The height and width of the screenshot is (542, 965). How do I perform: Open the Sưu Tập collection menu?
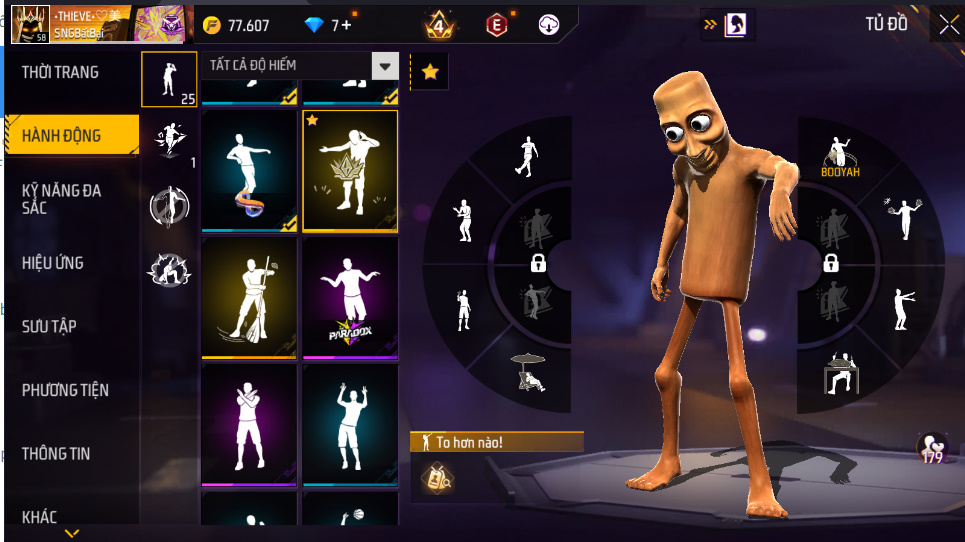tap(50, 326)
